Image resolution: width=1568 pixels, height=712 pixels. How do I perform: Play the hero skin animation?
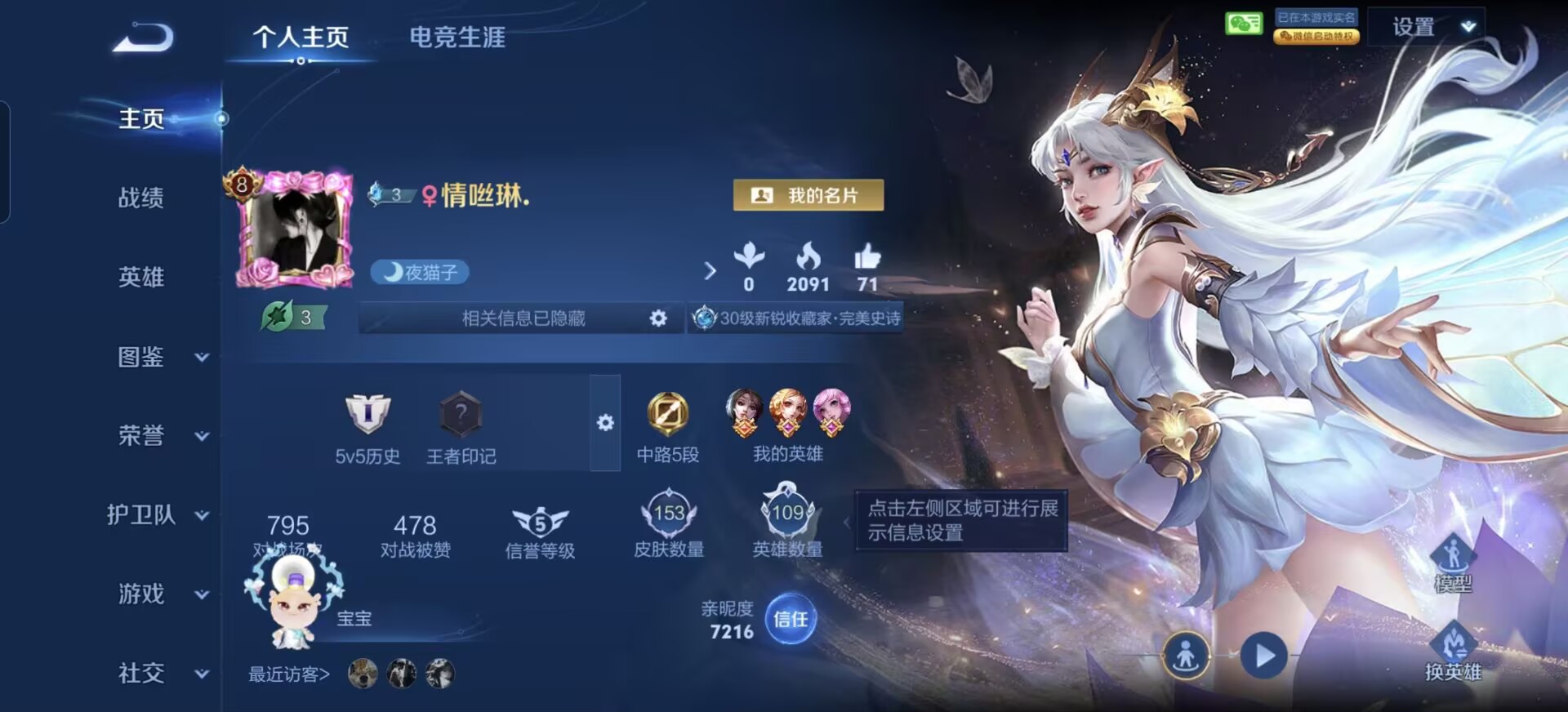click(x=1263, y=655)
